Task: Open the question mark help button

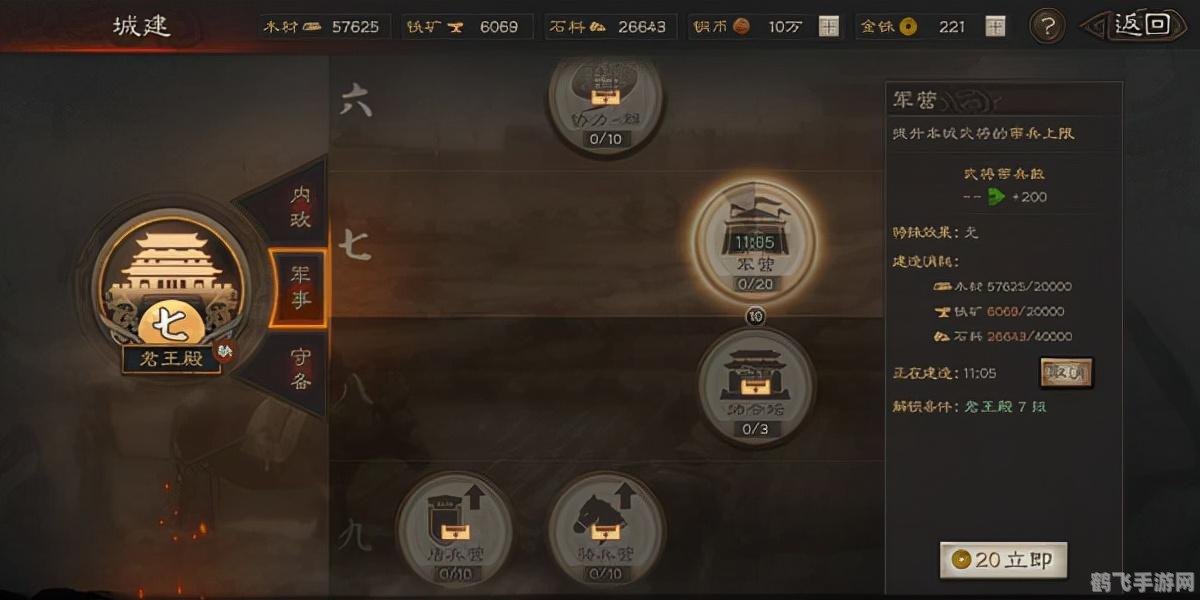Action: pyautogui.click(x=1046, y=26)
